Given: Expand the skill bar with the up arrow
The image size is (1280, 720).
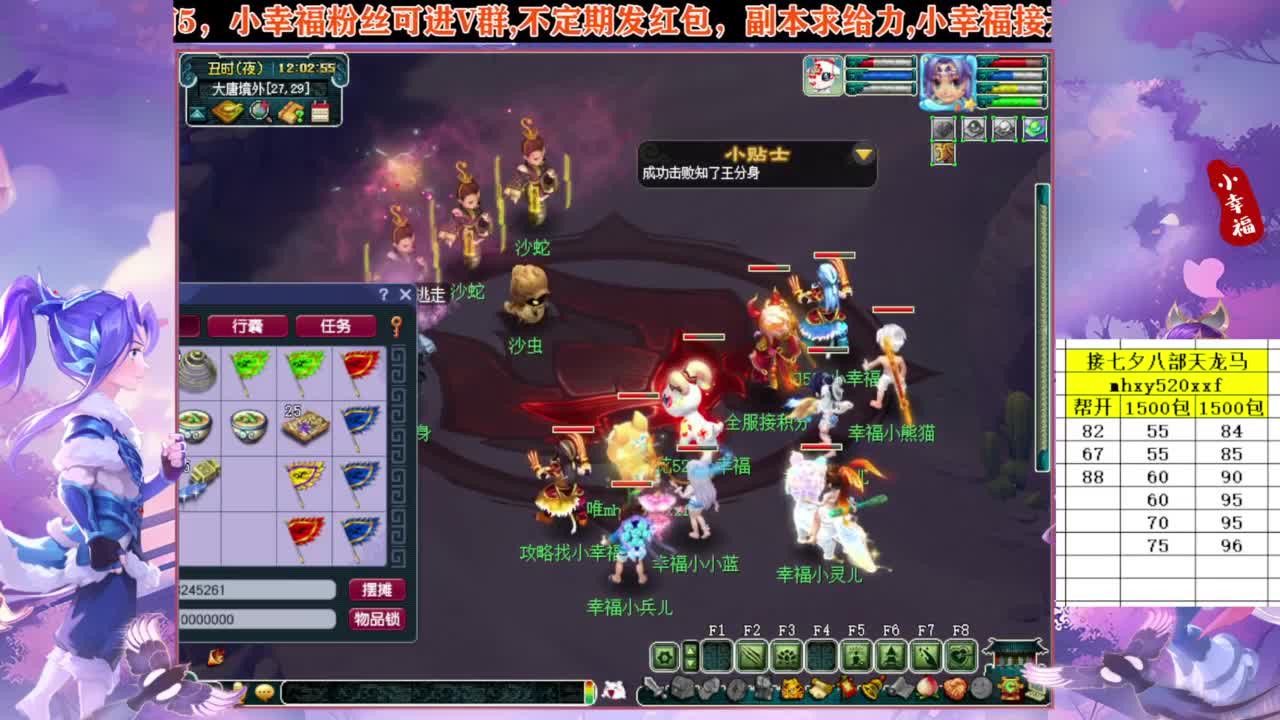Looking at the screenshot, I should [691, 649].
